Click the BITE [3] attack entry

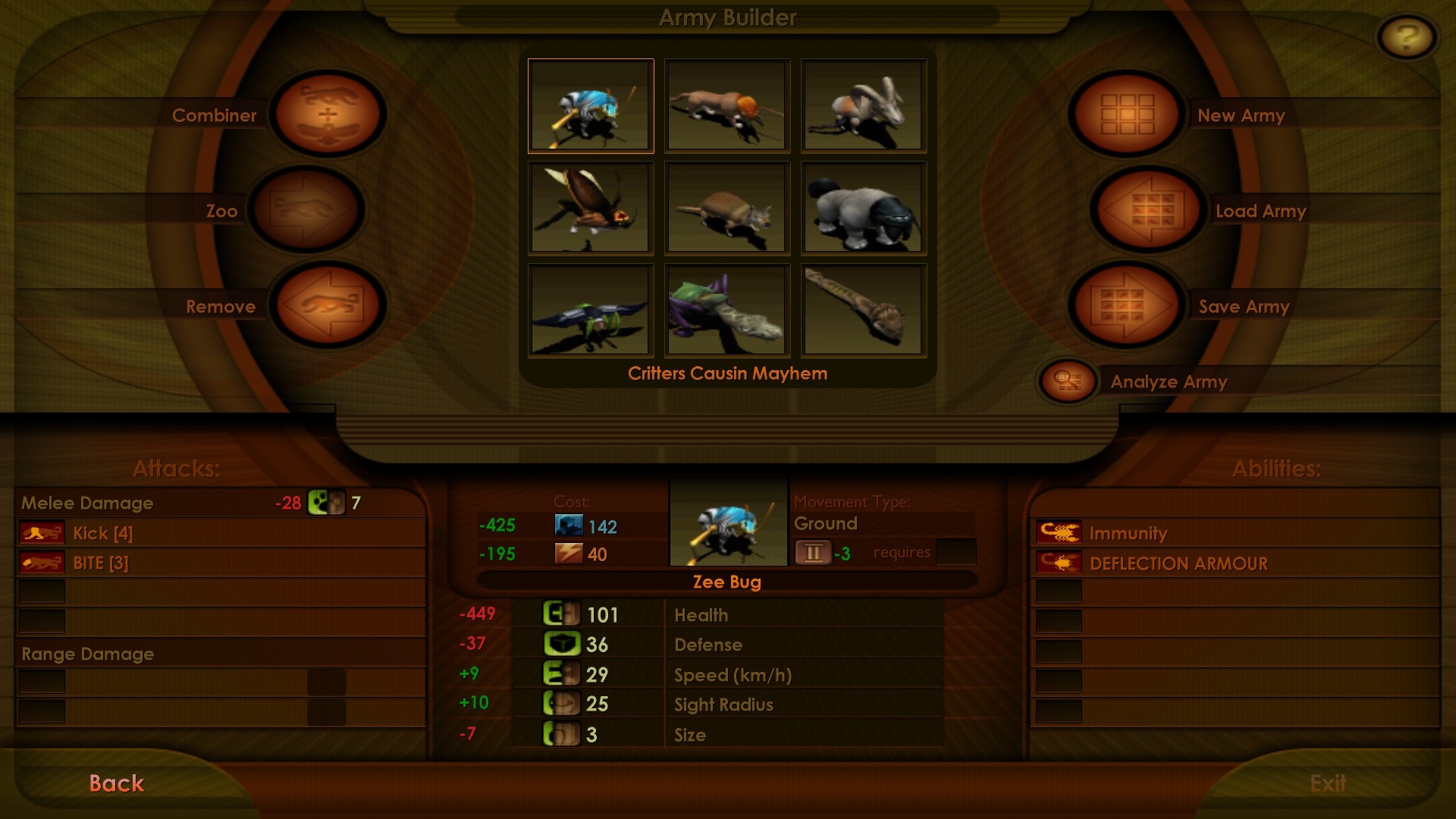100,563
